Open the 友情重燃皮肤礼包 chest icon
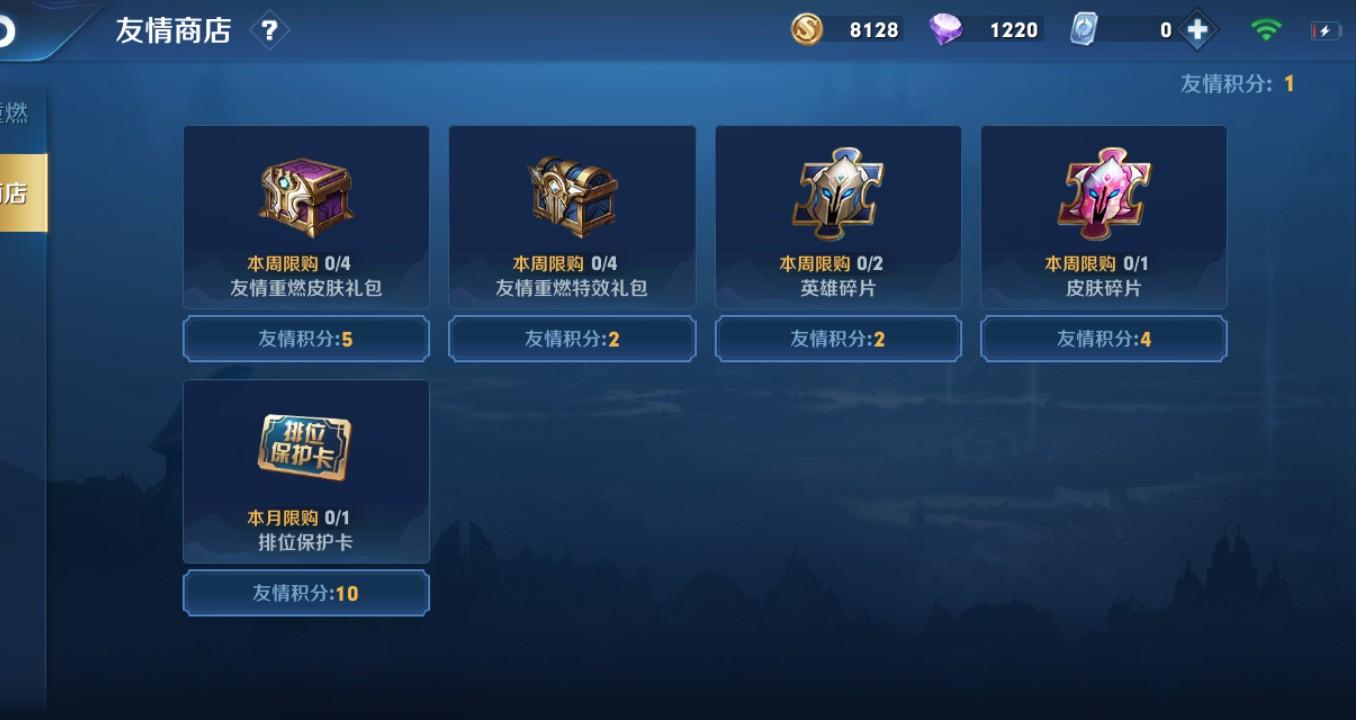Image resolution: width=1356 pixels, height=720 pixels. [x=305, y=195]
